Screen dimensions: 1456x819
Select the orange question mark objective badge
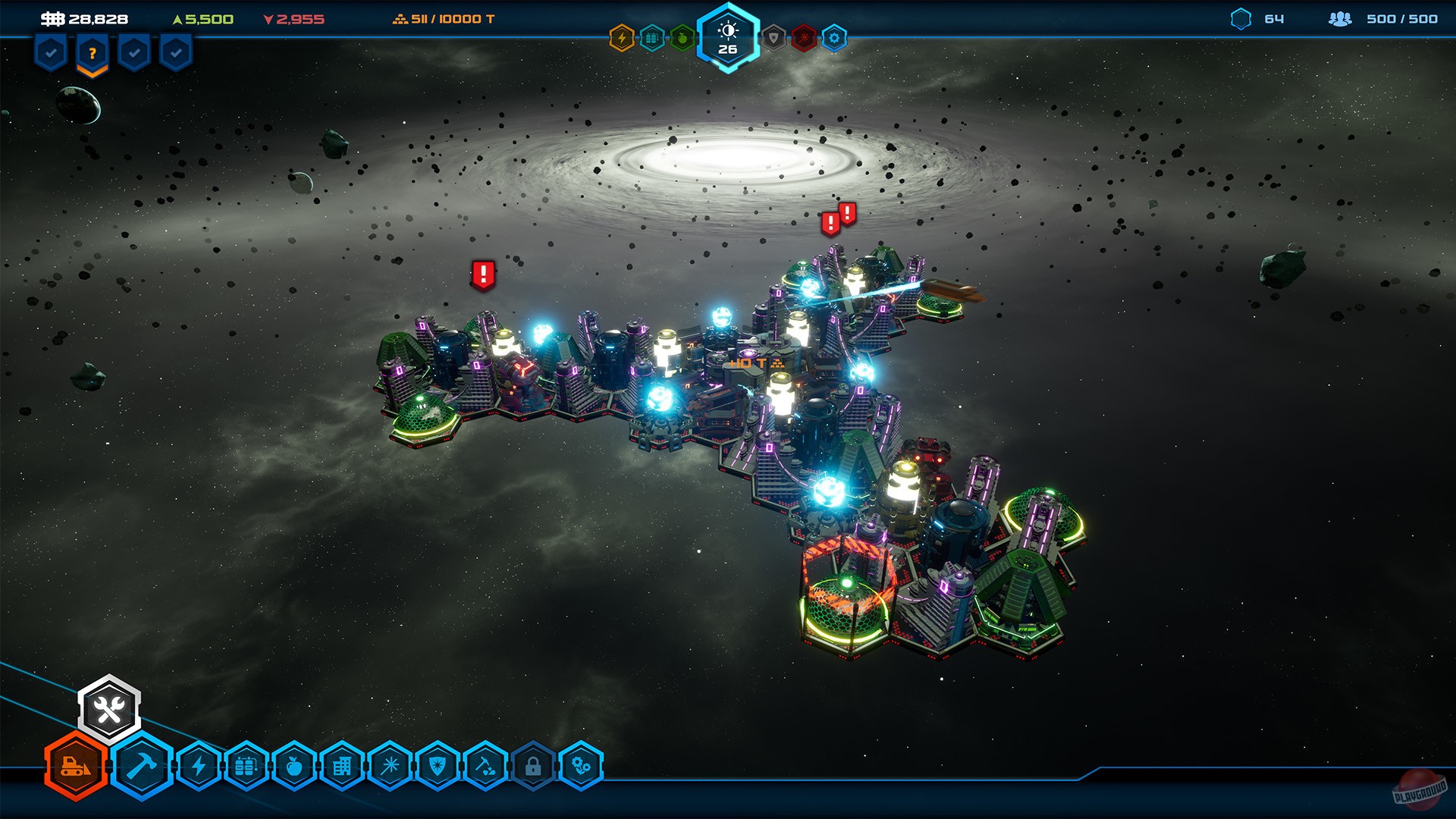coord(91,53)
